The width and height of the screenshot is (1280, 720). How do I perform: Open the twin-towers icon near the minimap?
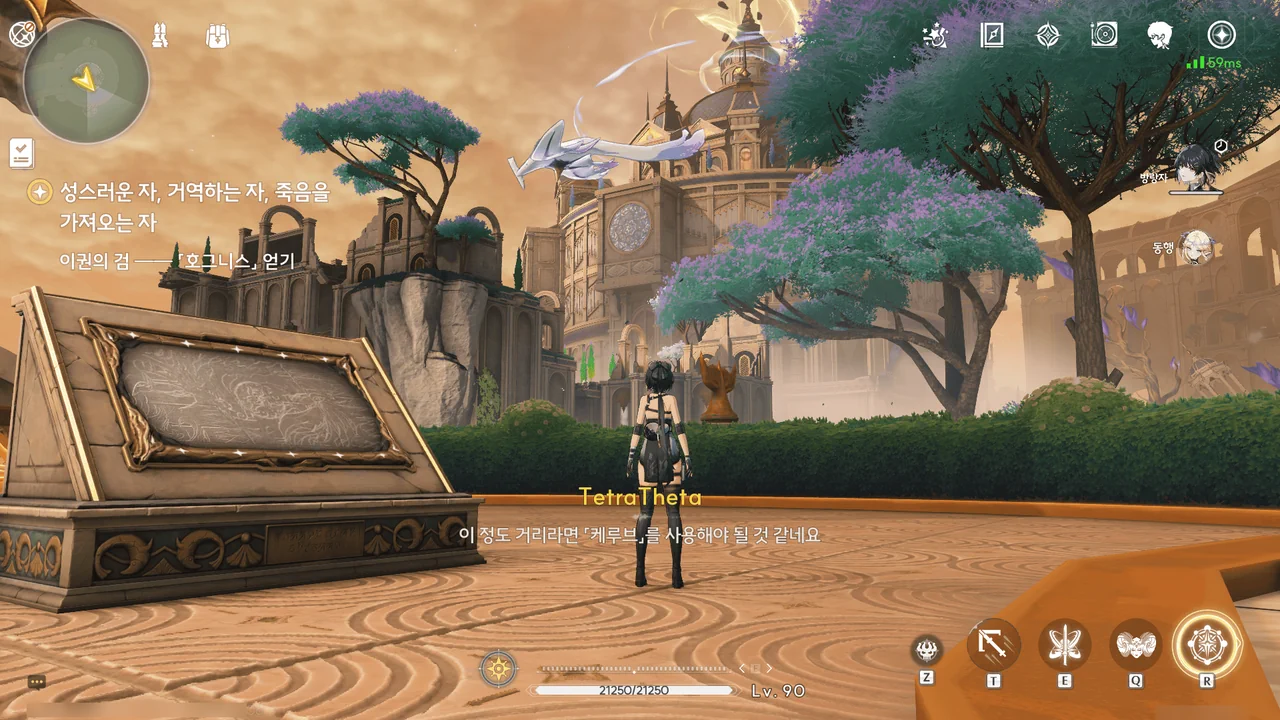[x=158, y=35]
